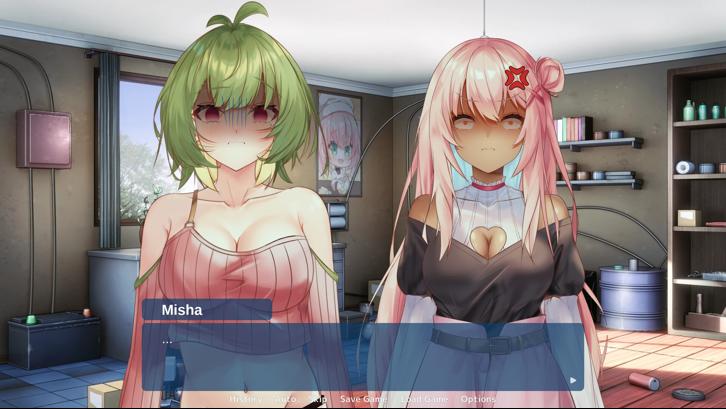The height and width of the screenshot is (409, 726).
Task: Enable Auto text advance
Action: [x=285, y=399]
